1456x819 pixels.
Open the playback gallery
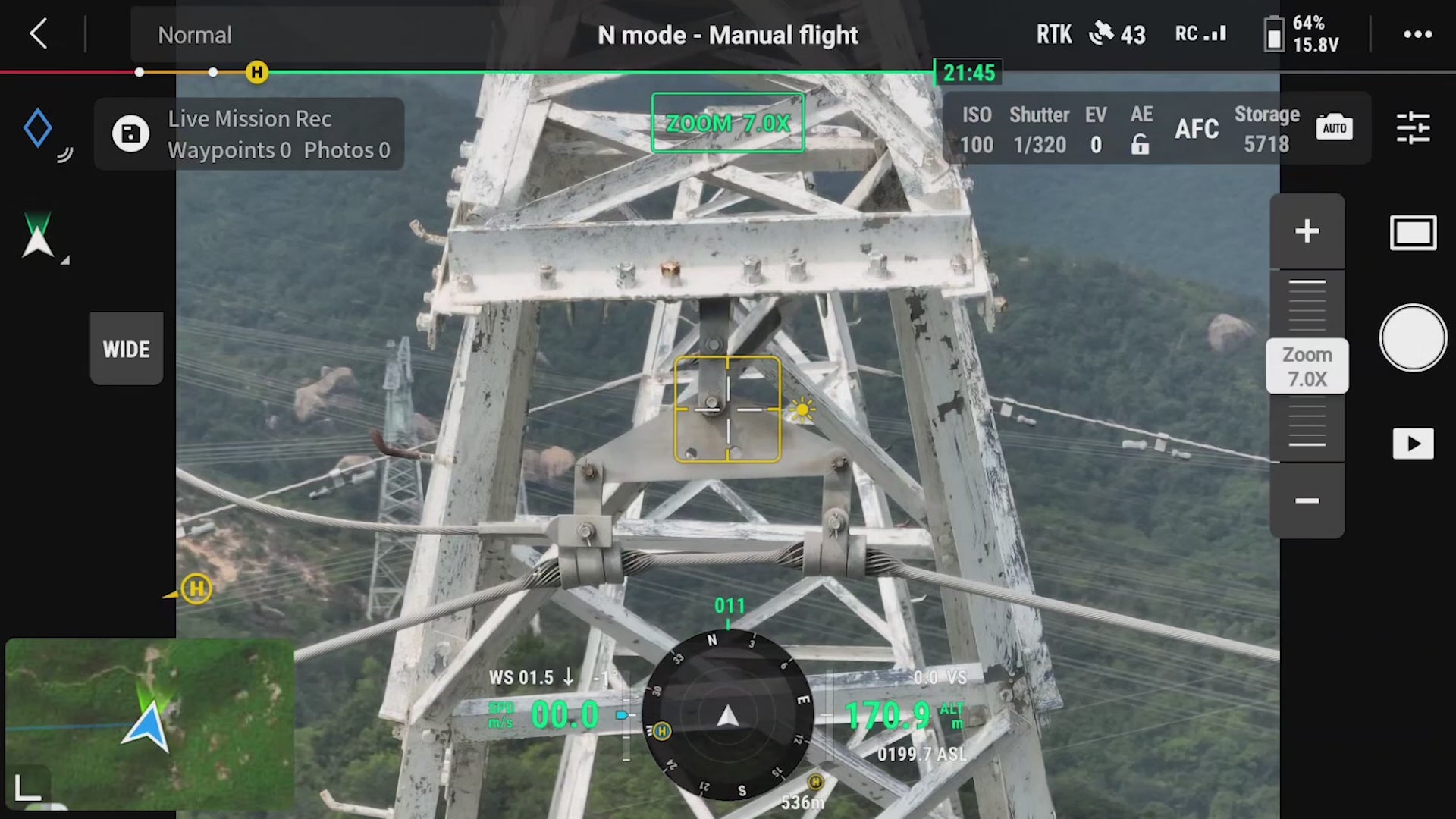(x=1413, y=444)
